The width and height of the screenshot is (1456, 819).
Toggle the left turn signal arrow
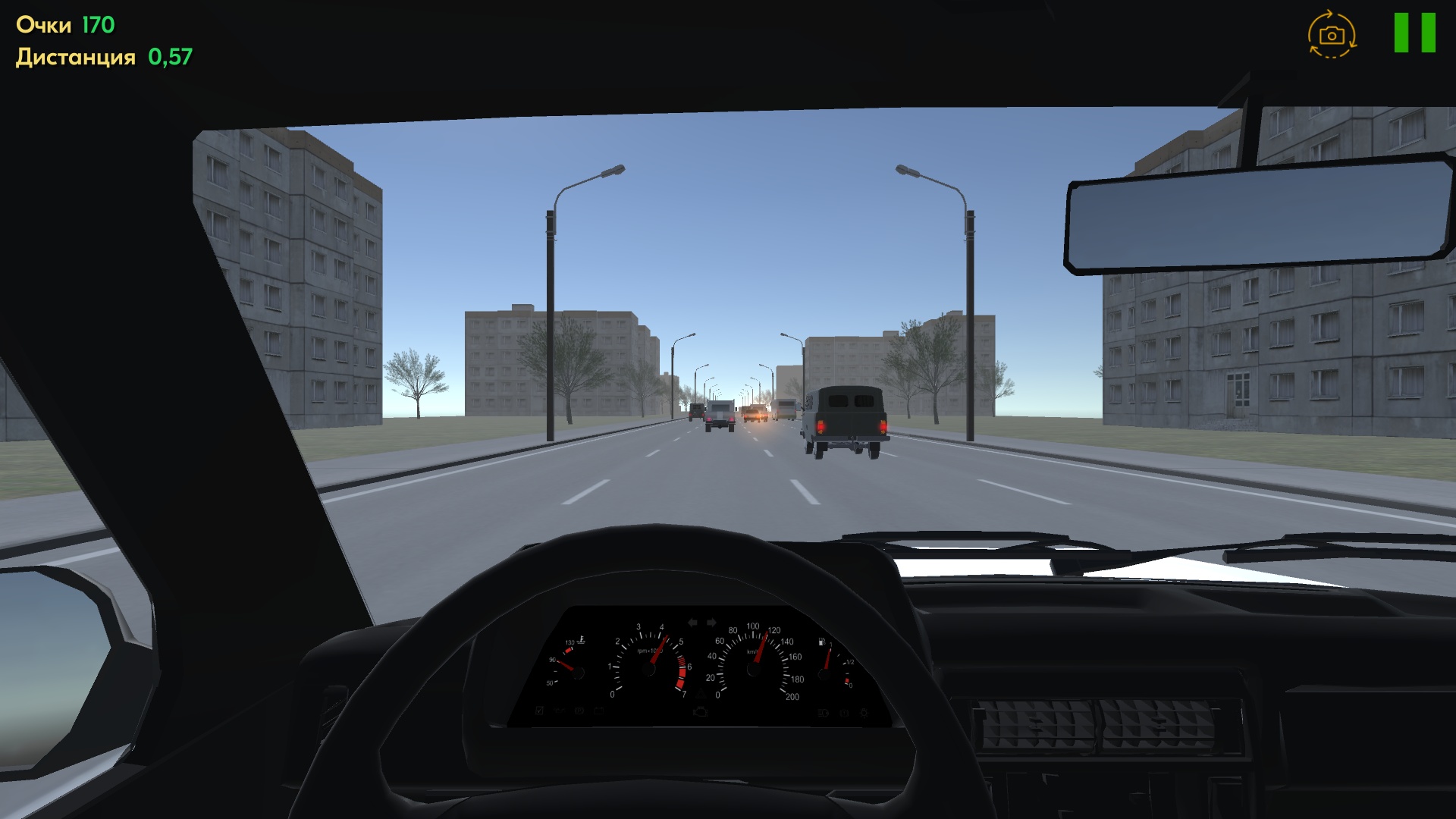coord(692,622)
